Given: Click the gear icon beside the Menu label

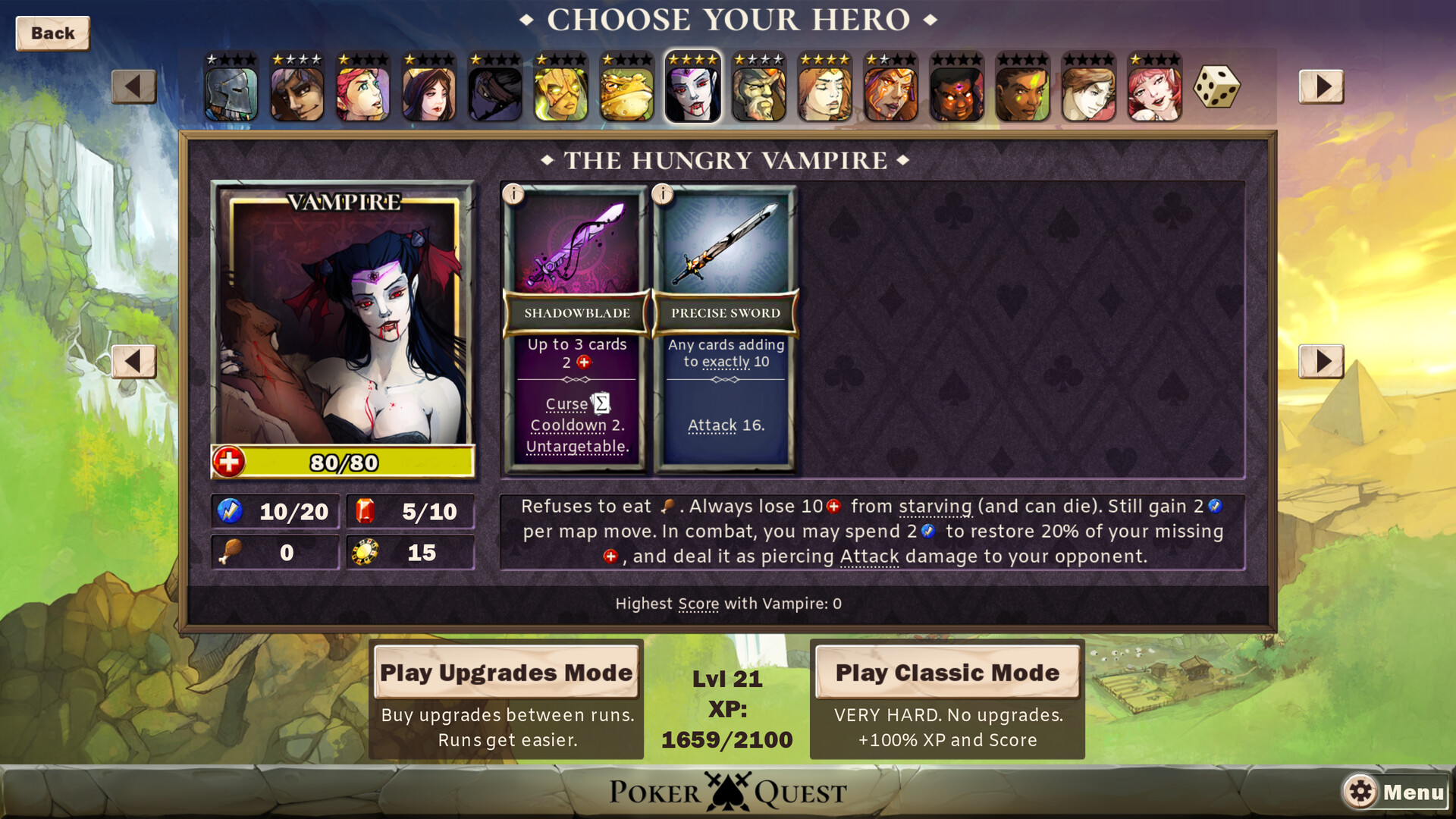Looking at the screenshot, I should [1362, 792].
